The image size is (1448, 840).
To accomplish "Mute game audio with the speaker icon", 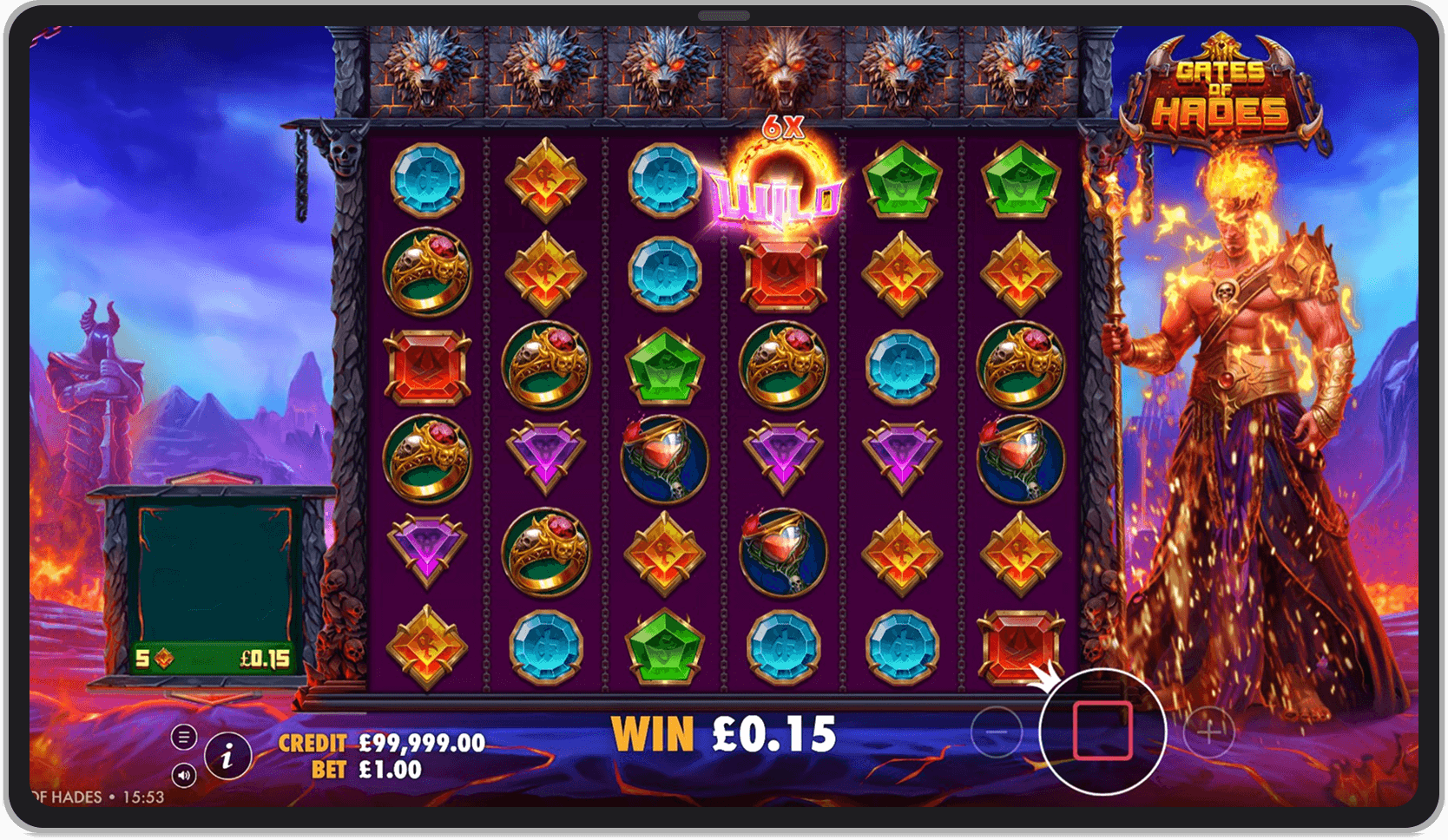I will [185, 775].
